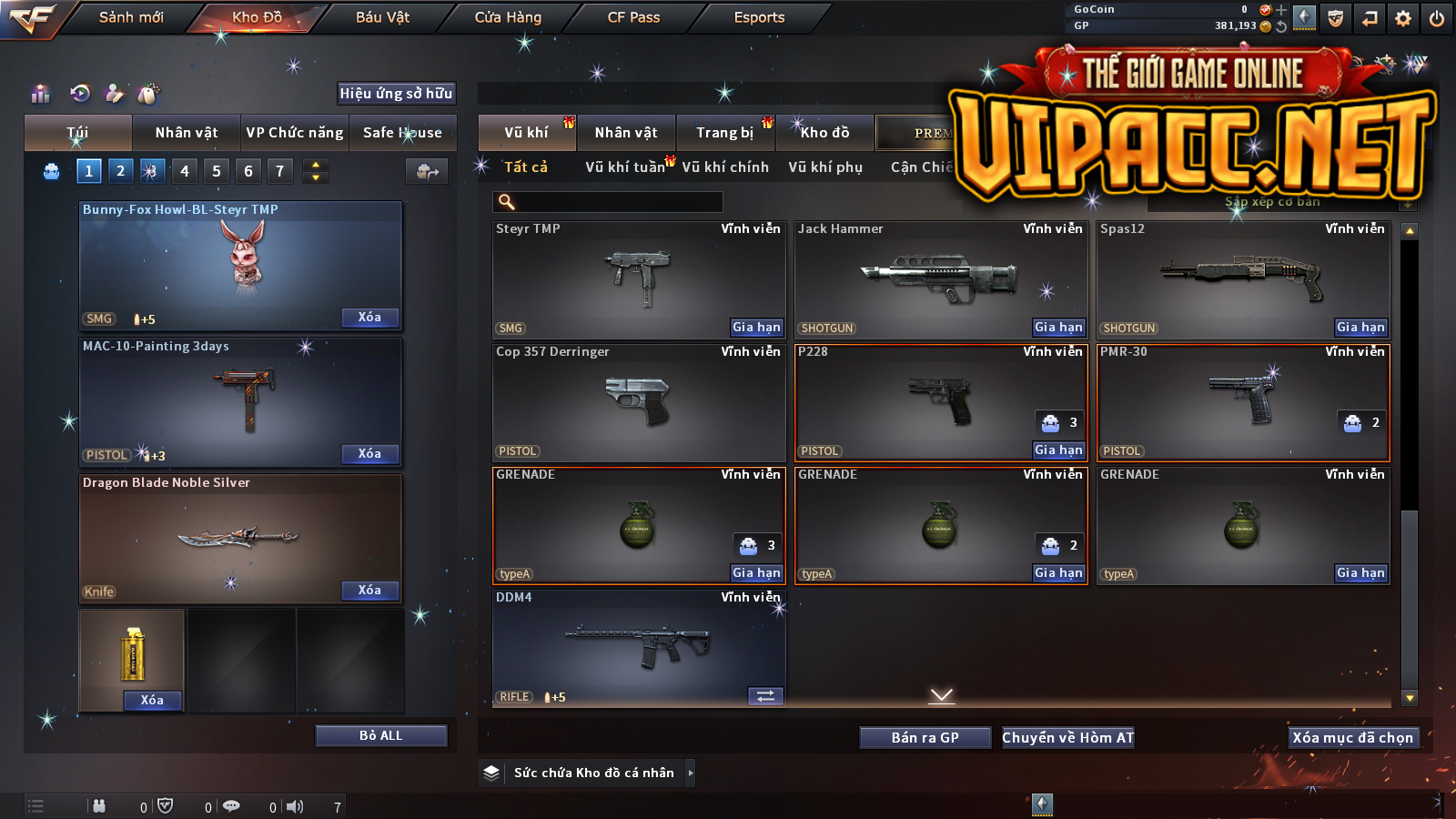Image resolution: width=1456 pixels, height=819 pixels.
Task: Click the Bỏ ALL button
Action: pyautogui.click(x=380, y=735)
